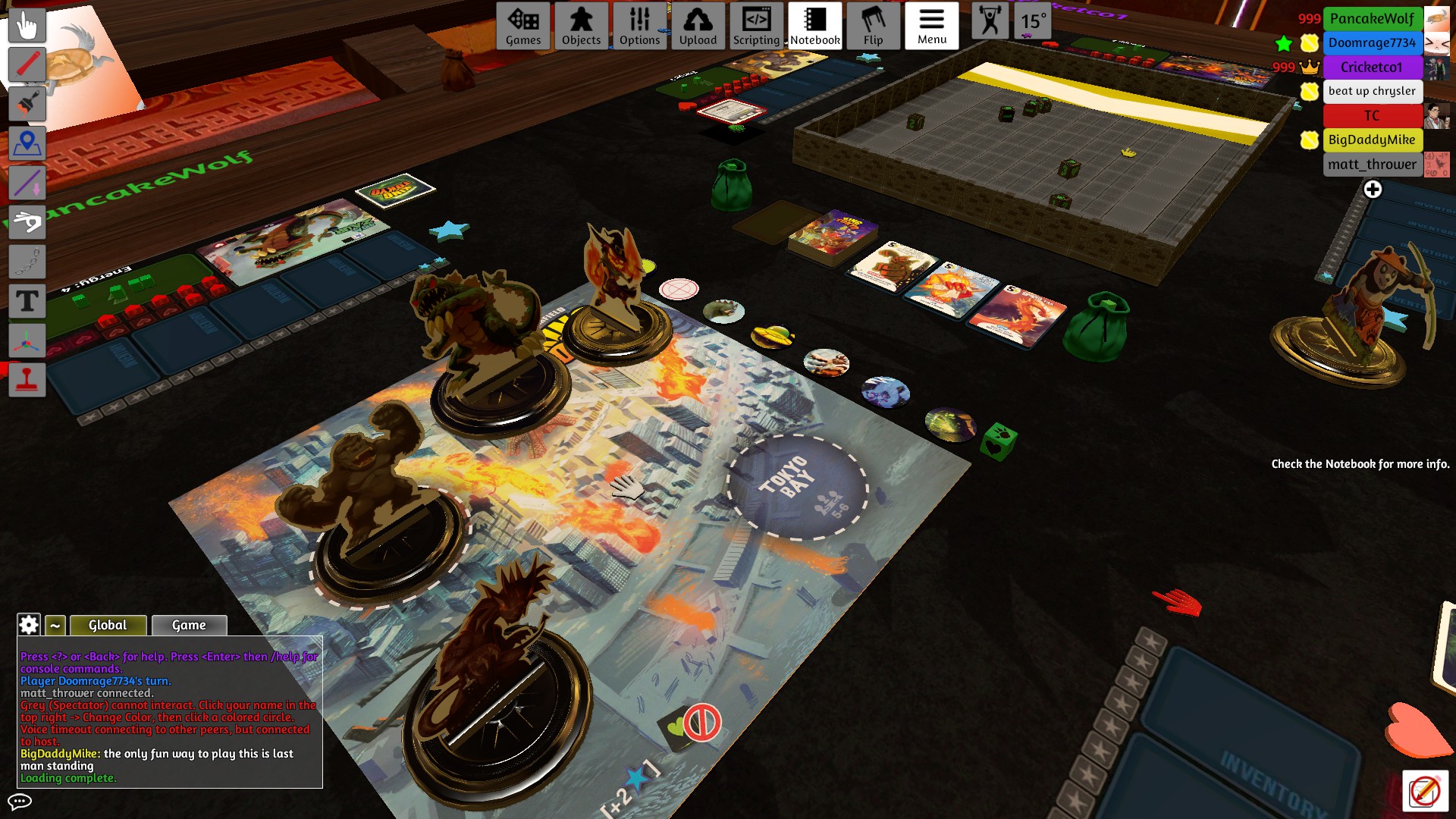Switch to the Game chat tab
This screenshot has width=1456, height=819.
click(x=188, y=625)
